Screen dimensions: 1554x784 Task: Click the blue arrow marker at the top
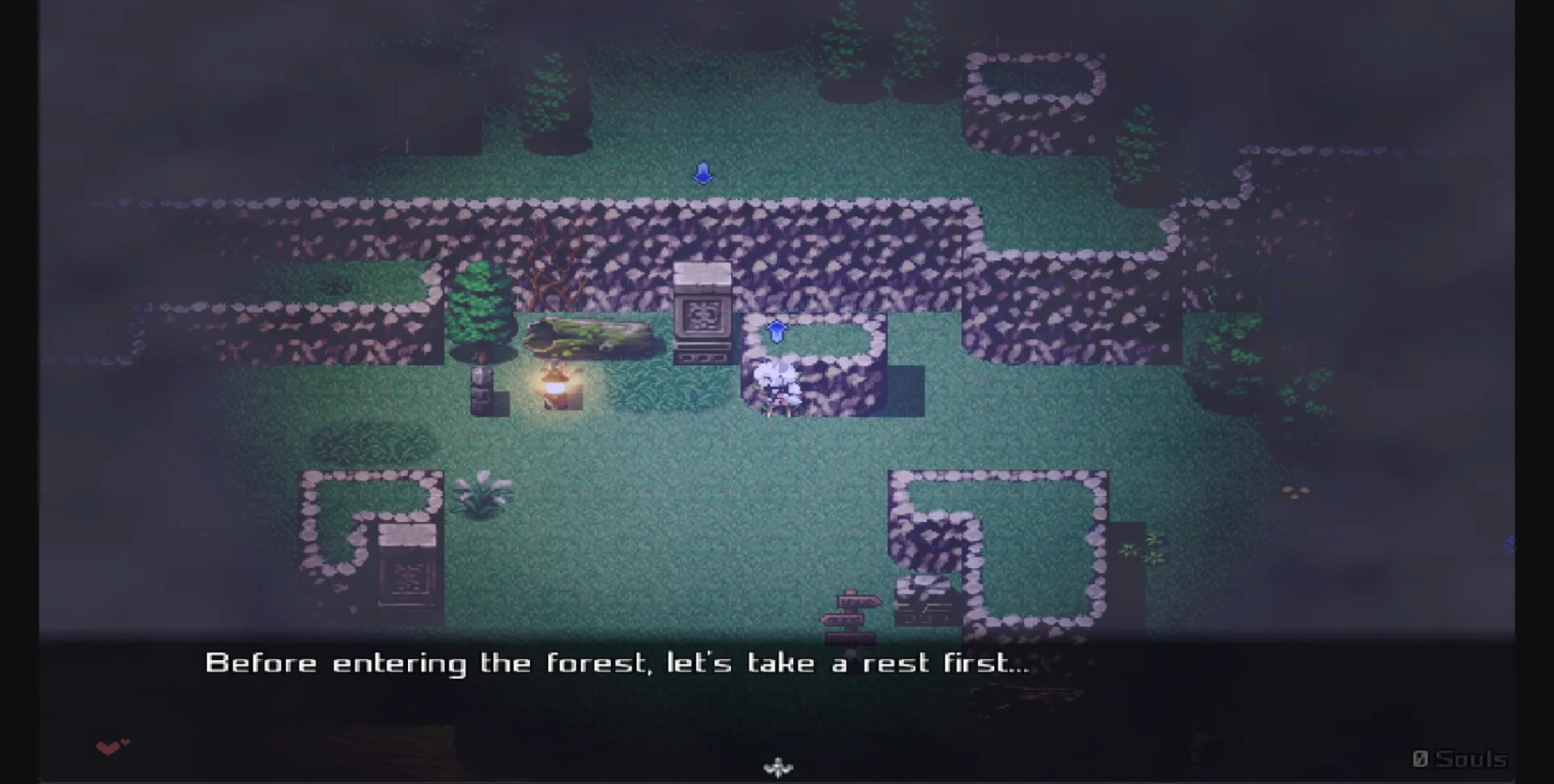point(703,172)
